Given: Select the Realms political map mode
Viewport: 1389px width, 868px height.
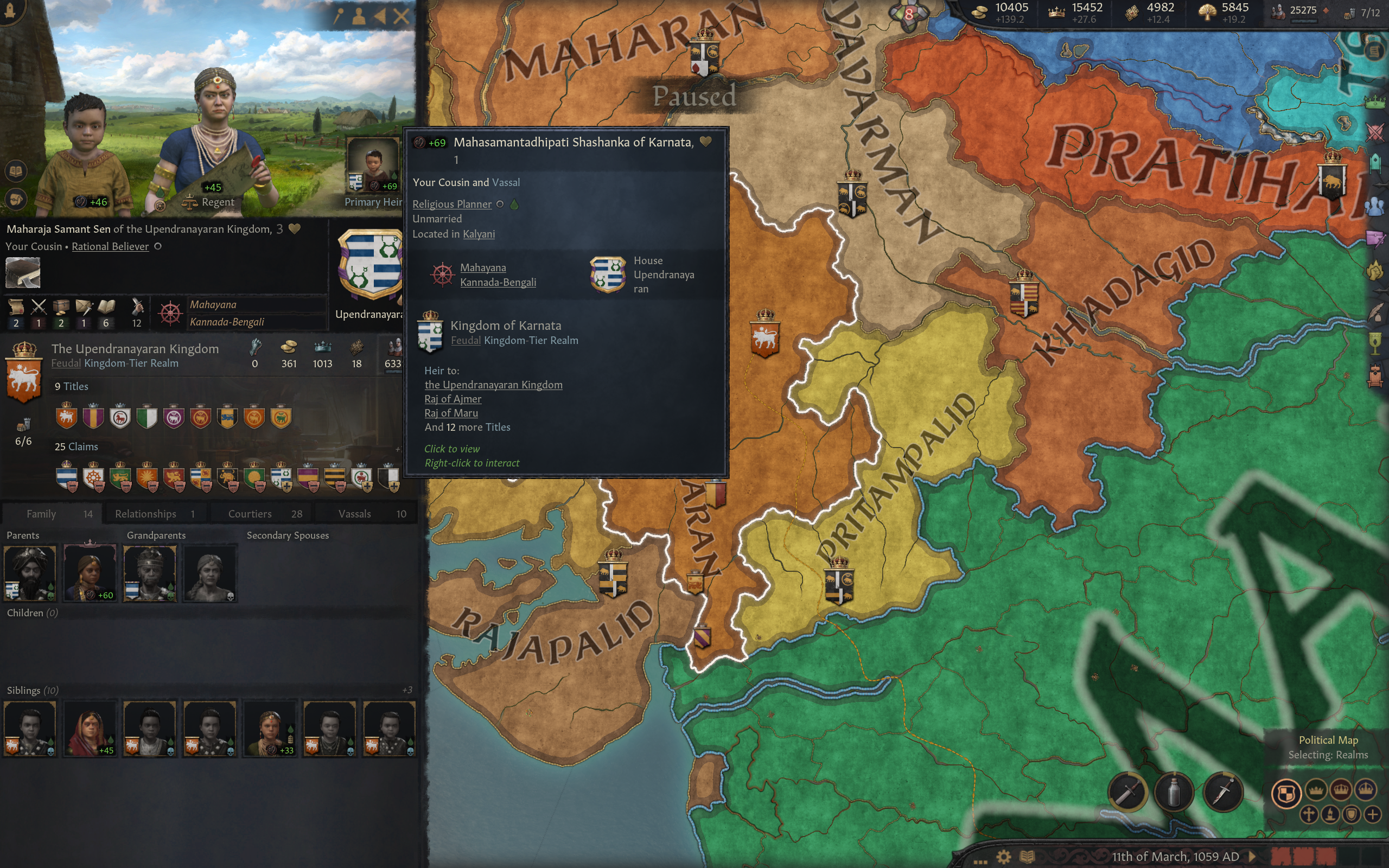Looking at the screenshot, I should (x=1286, y=794).
